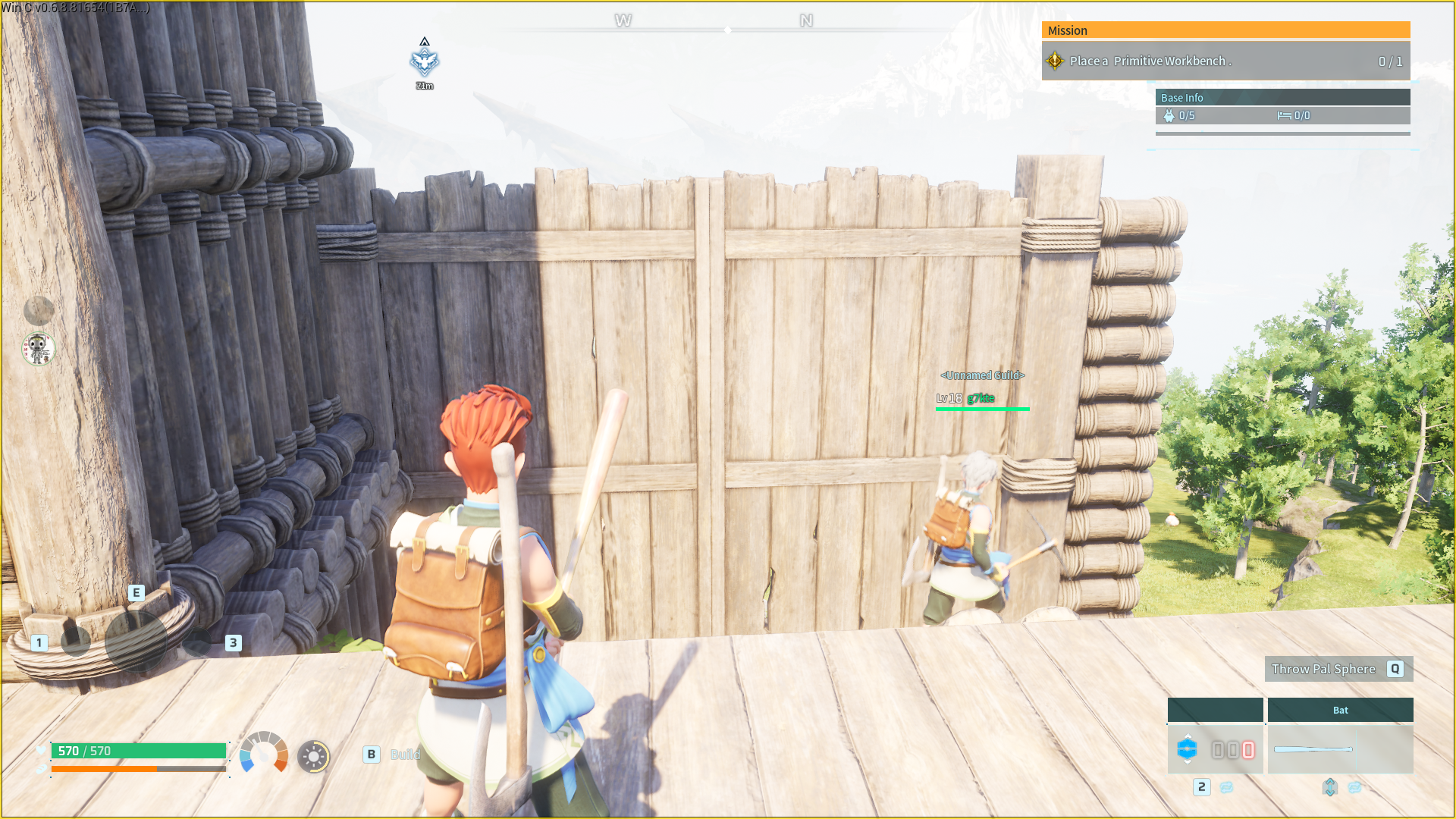1456x819 pixels.
Task: Select the Pal Sphere slot icon
Action: [1188, 749]
